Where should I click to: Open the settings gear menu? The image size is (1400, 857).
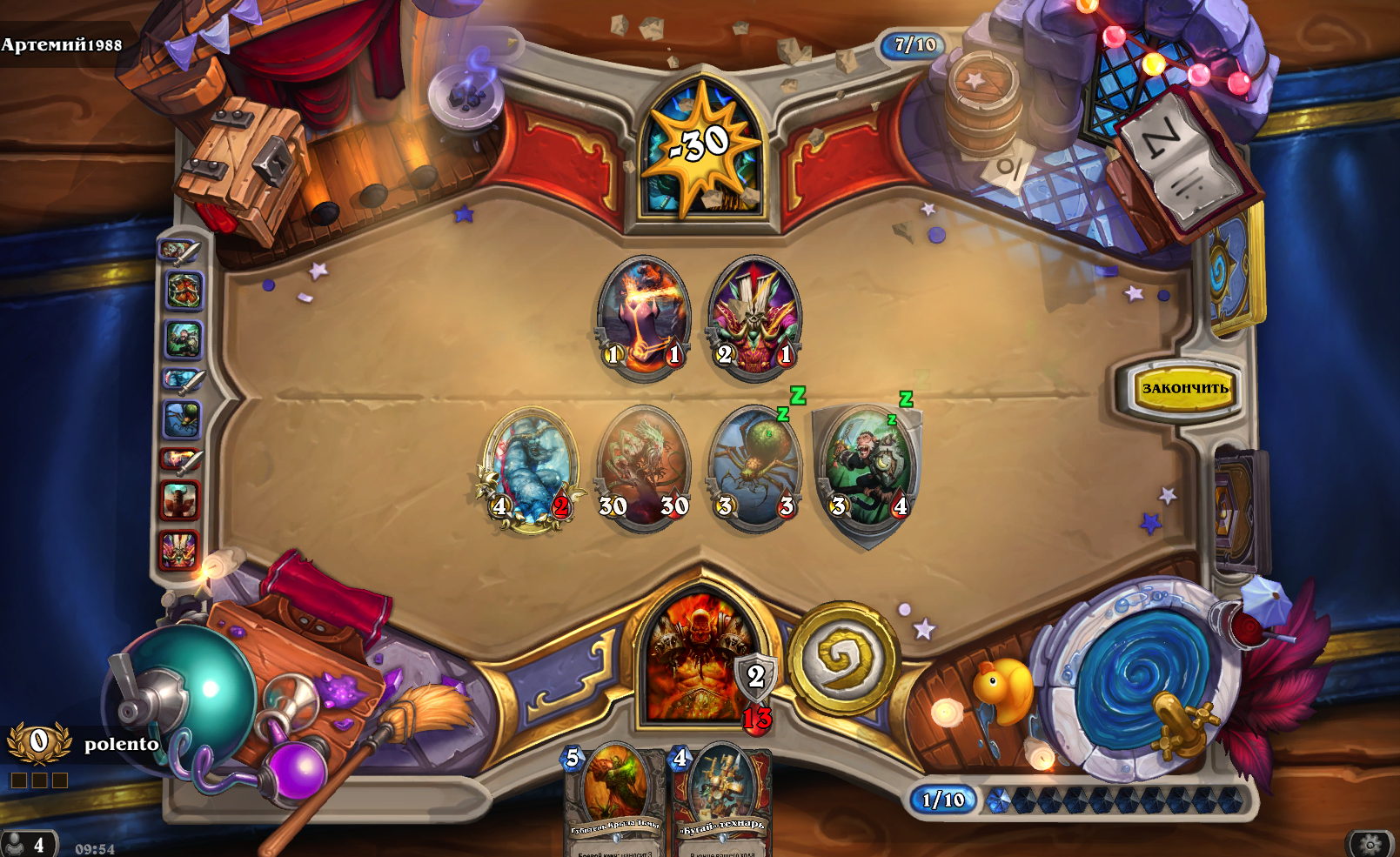pos(1370,844)
